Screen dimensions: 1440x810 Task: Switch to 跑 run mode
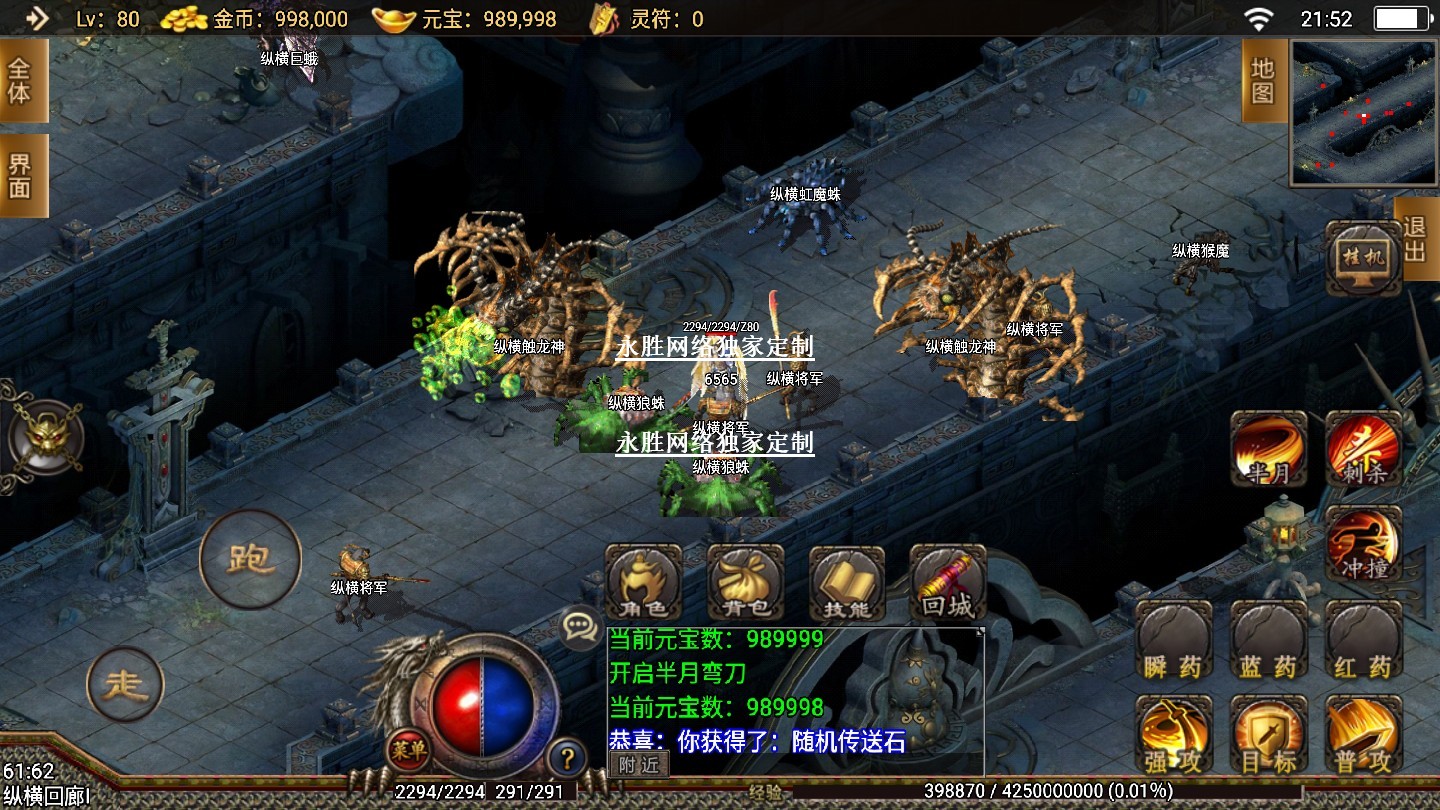tap(250, 559)
